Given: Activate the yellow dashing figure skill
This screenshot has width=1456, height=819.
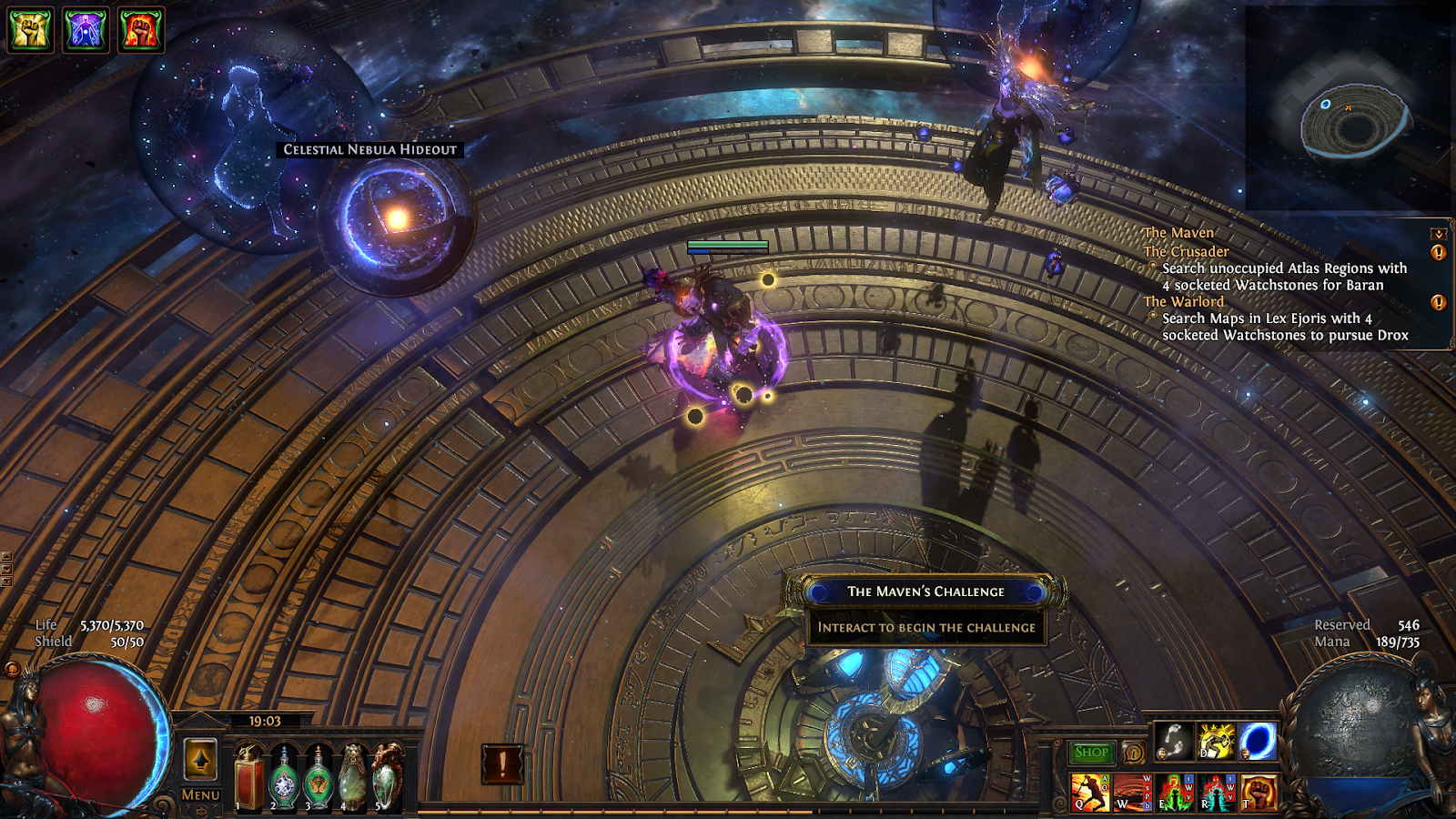Looking at the screenshot, I should 1217,742.
